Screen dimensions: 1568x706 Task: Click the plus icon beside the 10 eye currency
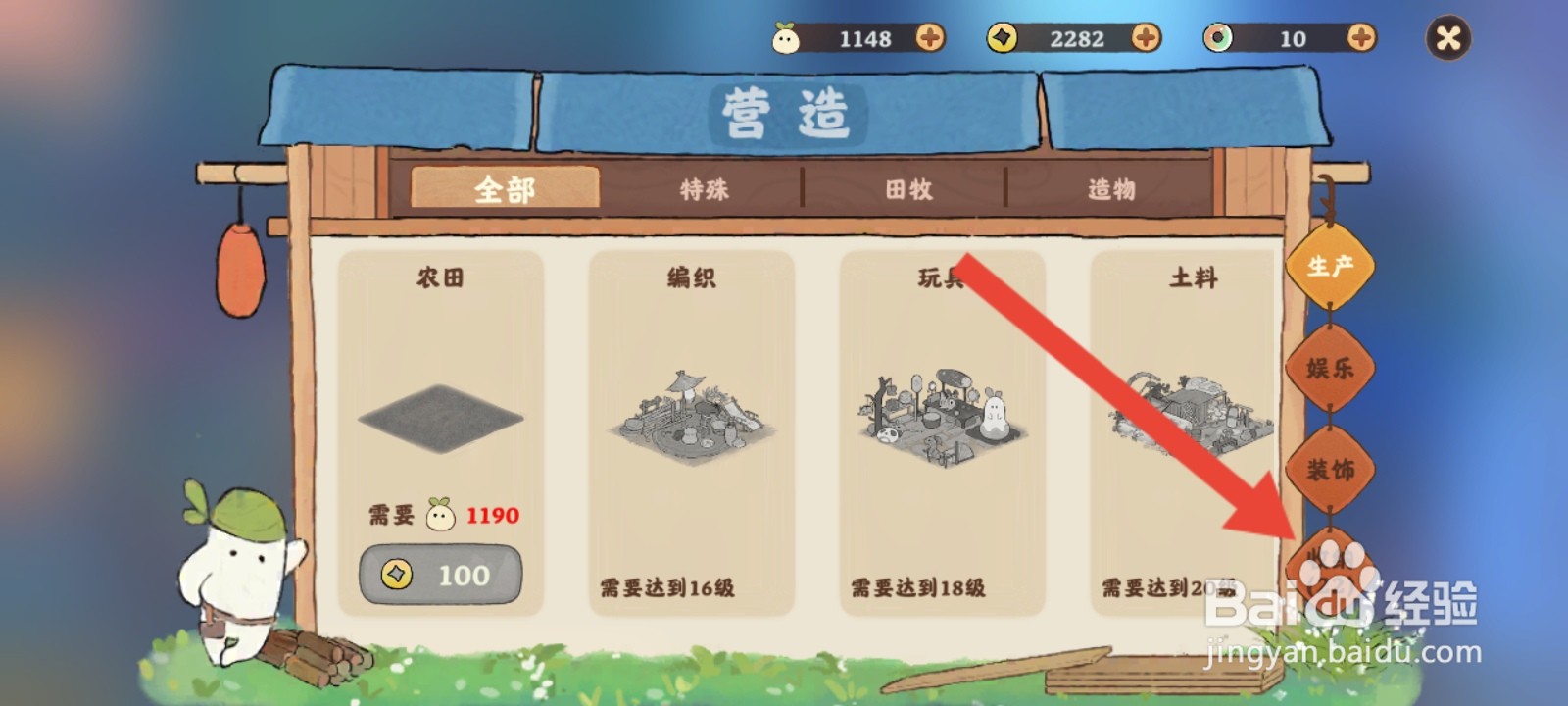pos(1357,39)
